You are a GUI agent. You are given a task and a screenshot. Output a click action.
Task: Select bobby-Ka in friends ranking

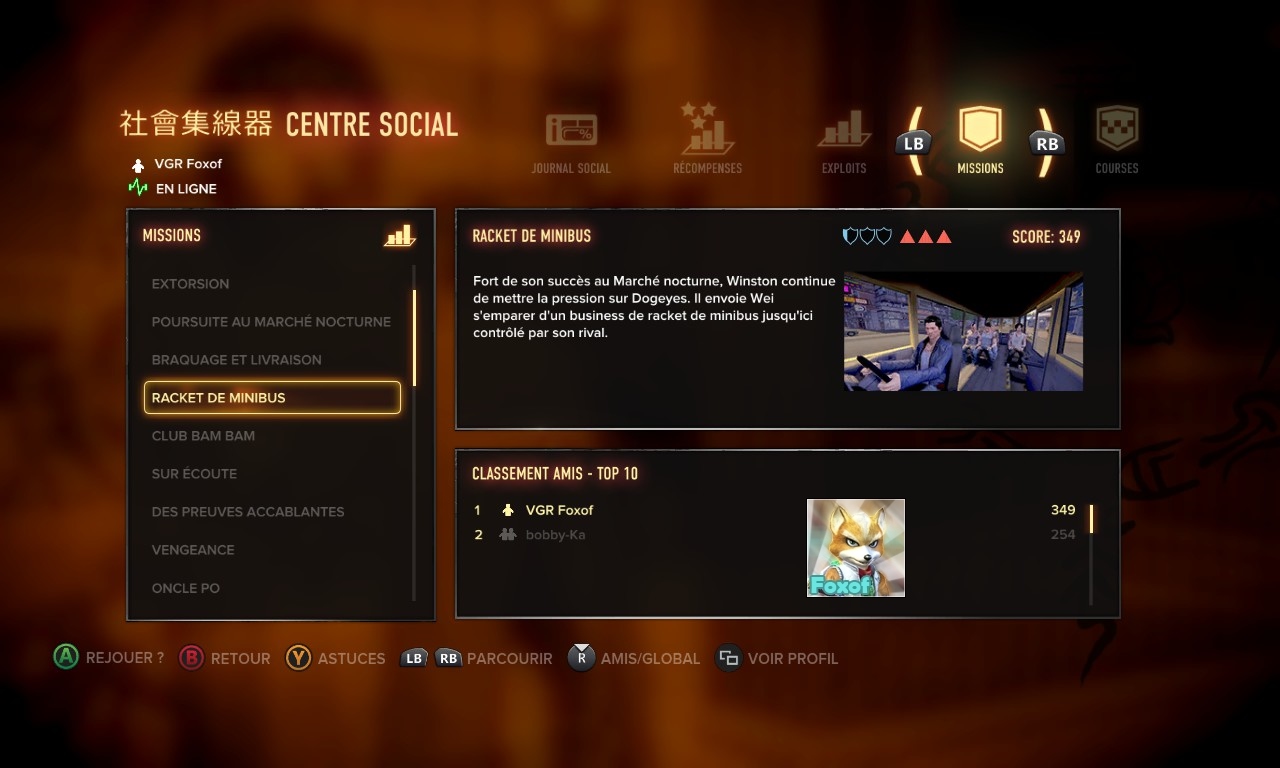[555, 535]
